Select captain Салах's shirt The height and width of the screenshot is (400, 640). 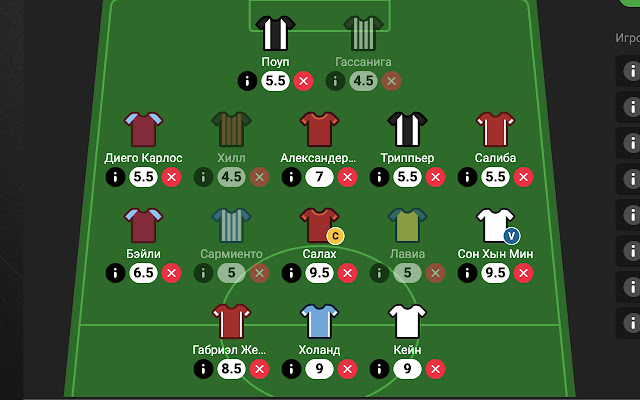(x=319, y=225)
